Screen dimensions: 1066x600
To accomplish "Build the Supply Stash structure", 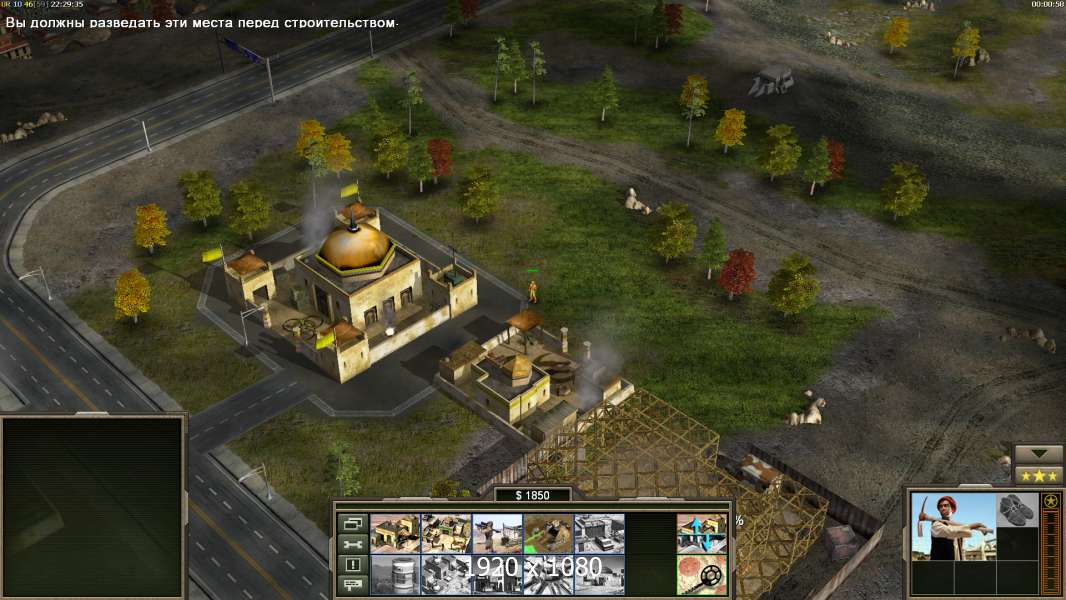I will coord(395,533).
